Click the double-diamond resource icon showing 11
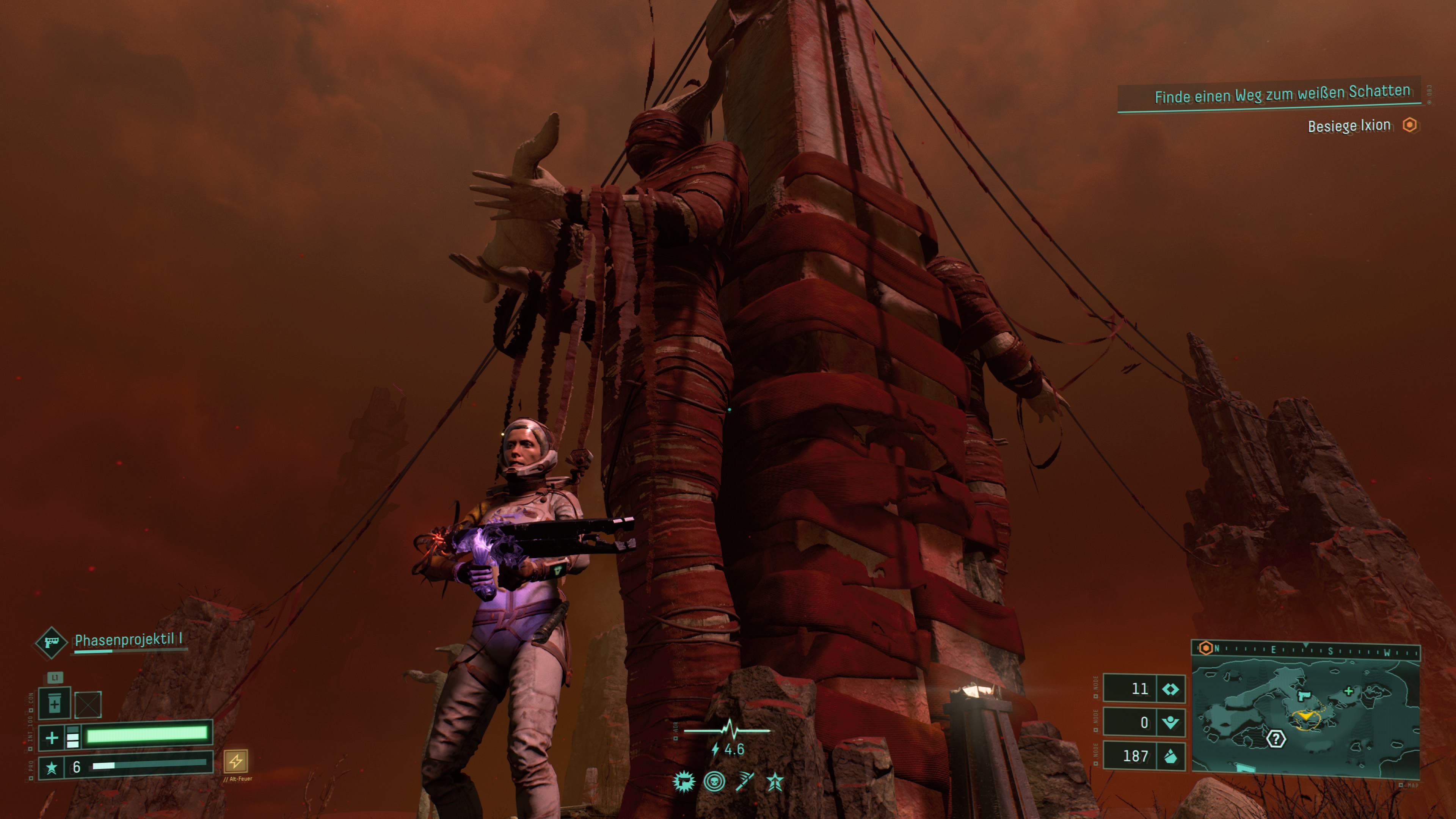This screenshot has height=819, width=1456. point(1170,689)
